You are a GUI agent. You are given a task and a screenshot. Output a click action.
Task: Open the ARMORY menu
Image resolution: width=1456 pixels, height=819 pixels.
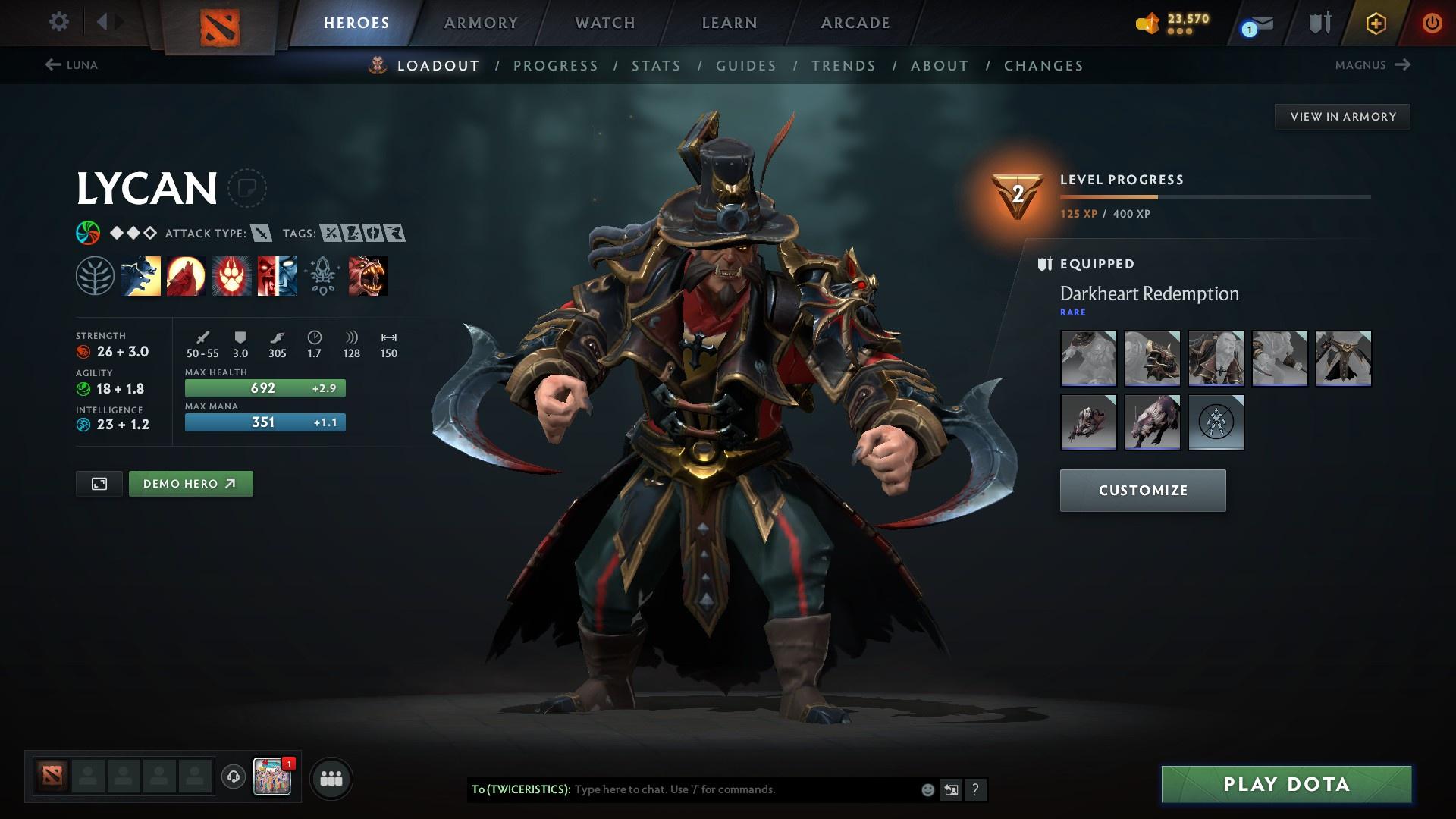(481, 22)
